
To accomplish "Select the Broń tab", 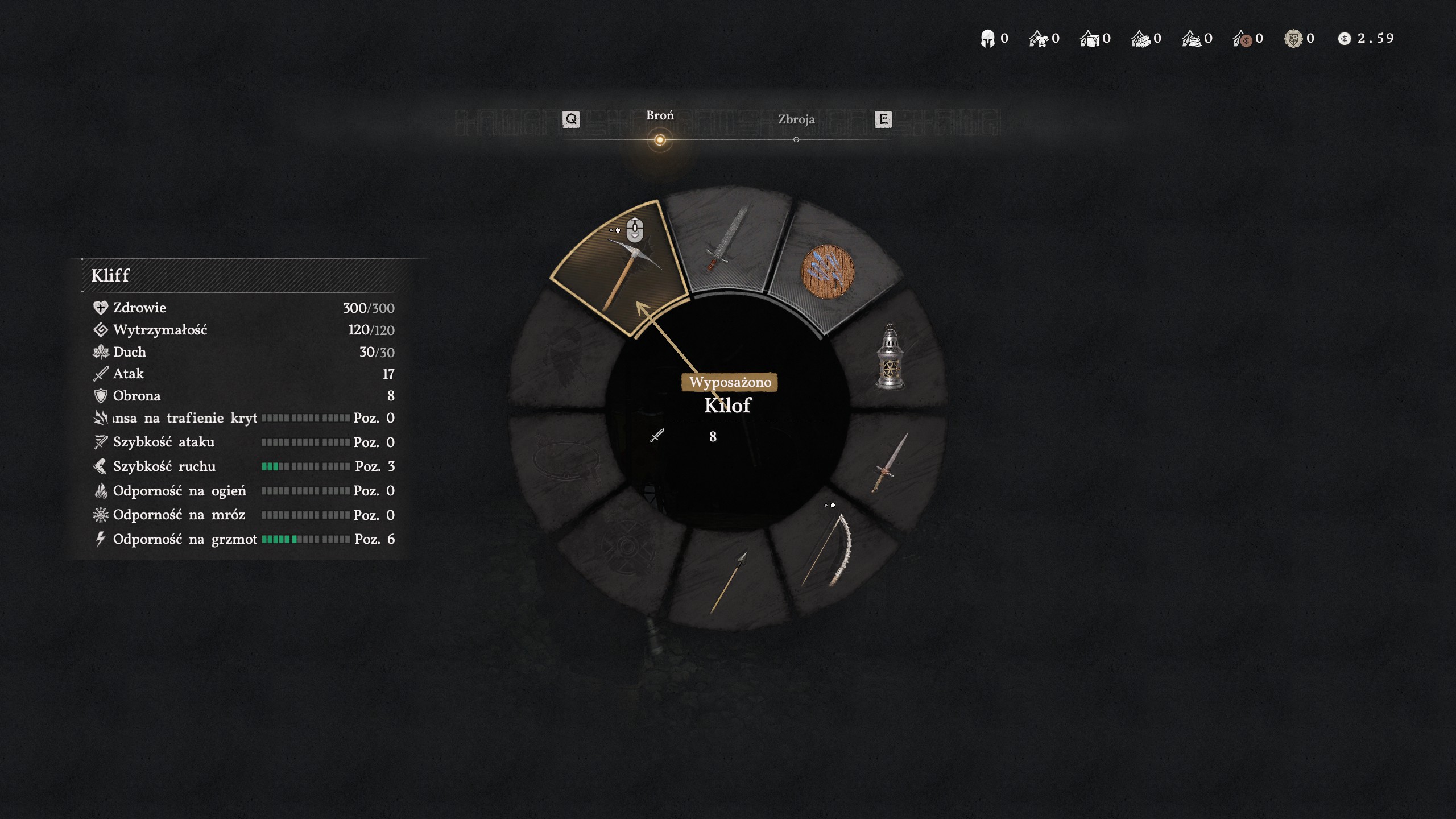I will tap(660, 115).
